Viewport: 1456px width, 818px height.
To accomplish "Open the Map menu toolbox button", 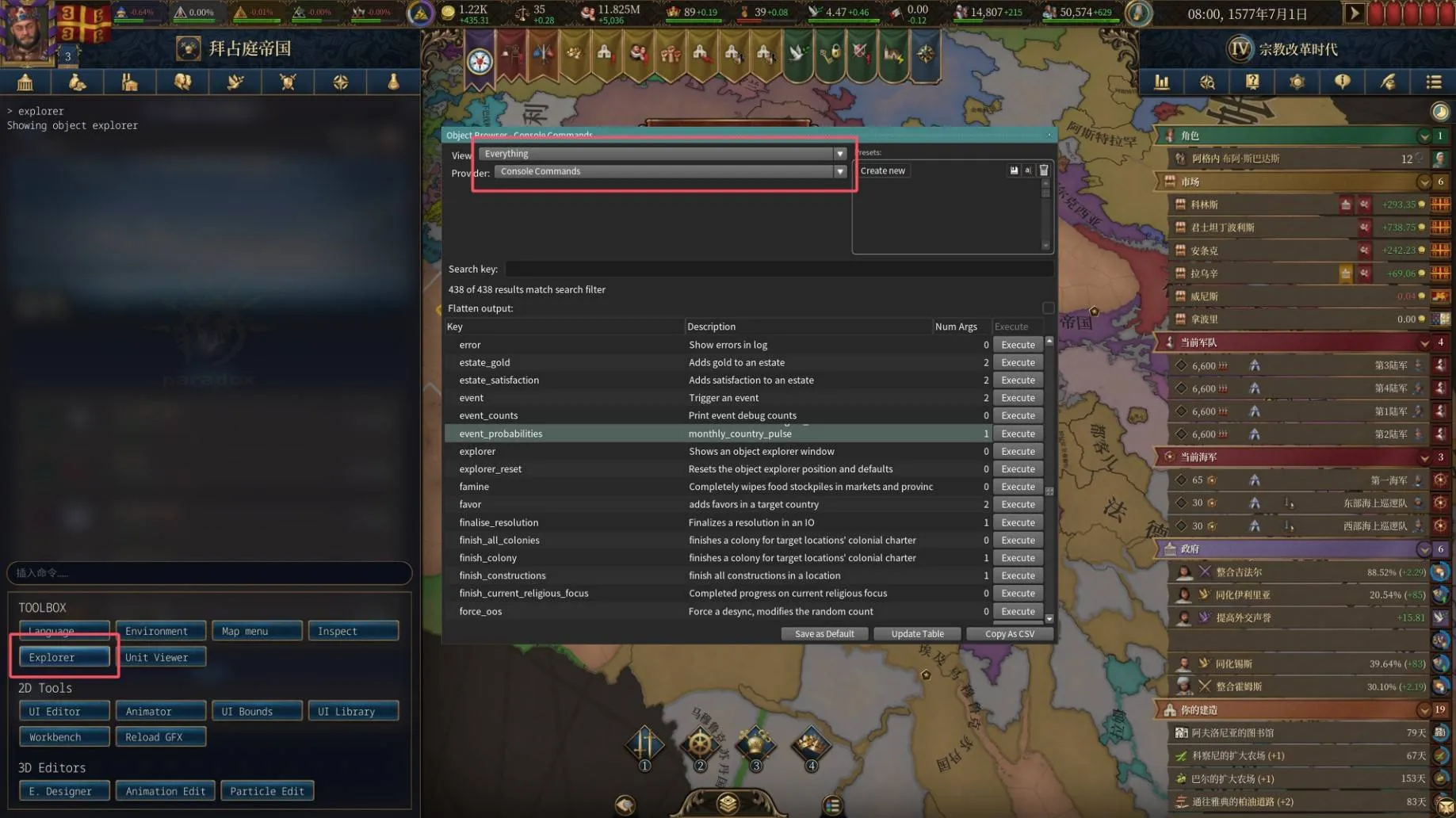I will coord(257,631).
